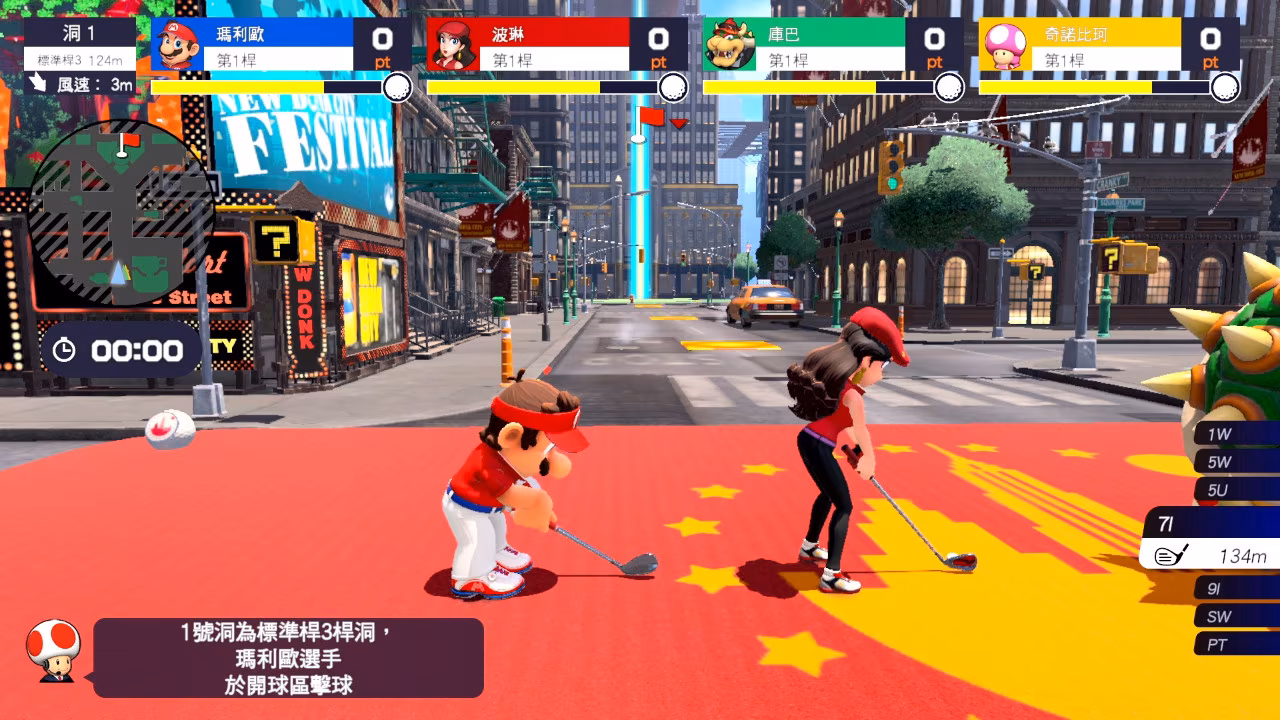Screen dimensions: 1280x720
Task: Open the circular course minimap
Action: (x=122, y=214)
